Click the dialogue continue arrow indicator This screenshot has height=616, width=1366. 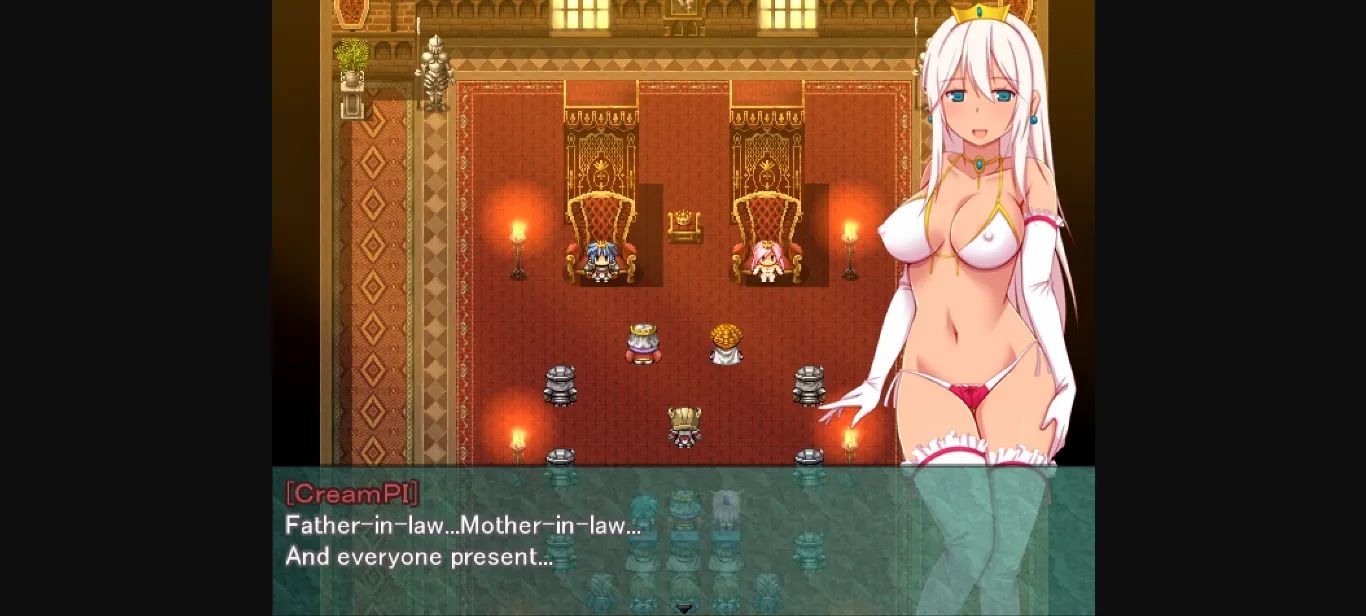pyautogui.click(x=684, y=608)
